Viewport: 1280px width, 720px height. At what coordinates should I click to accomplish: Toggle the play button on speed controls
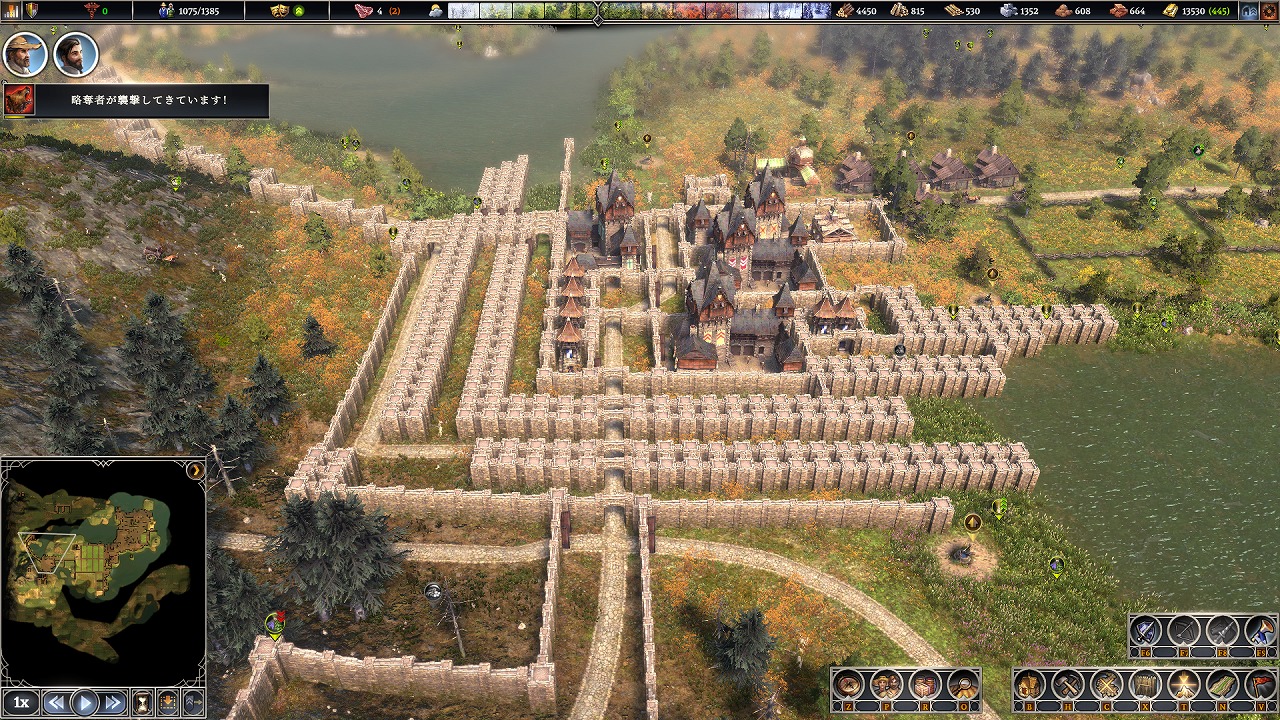85,702
